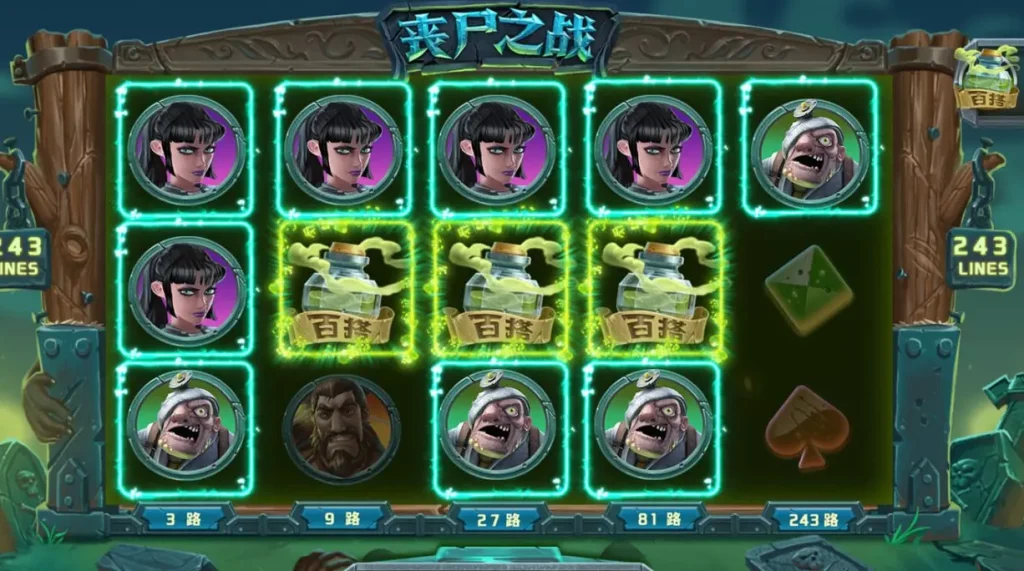Viewport: 1024px width, 571px height.
Task: Activate the 27路 ways option
Action: click(498, 519)
